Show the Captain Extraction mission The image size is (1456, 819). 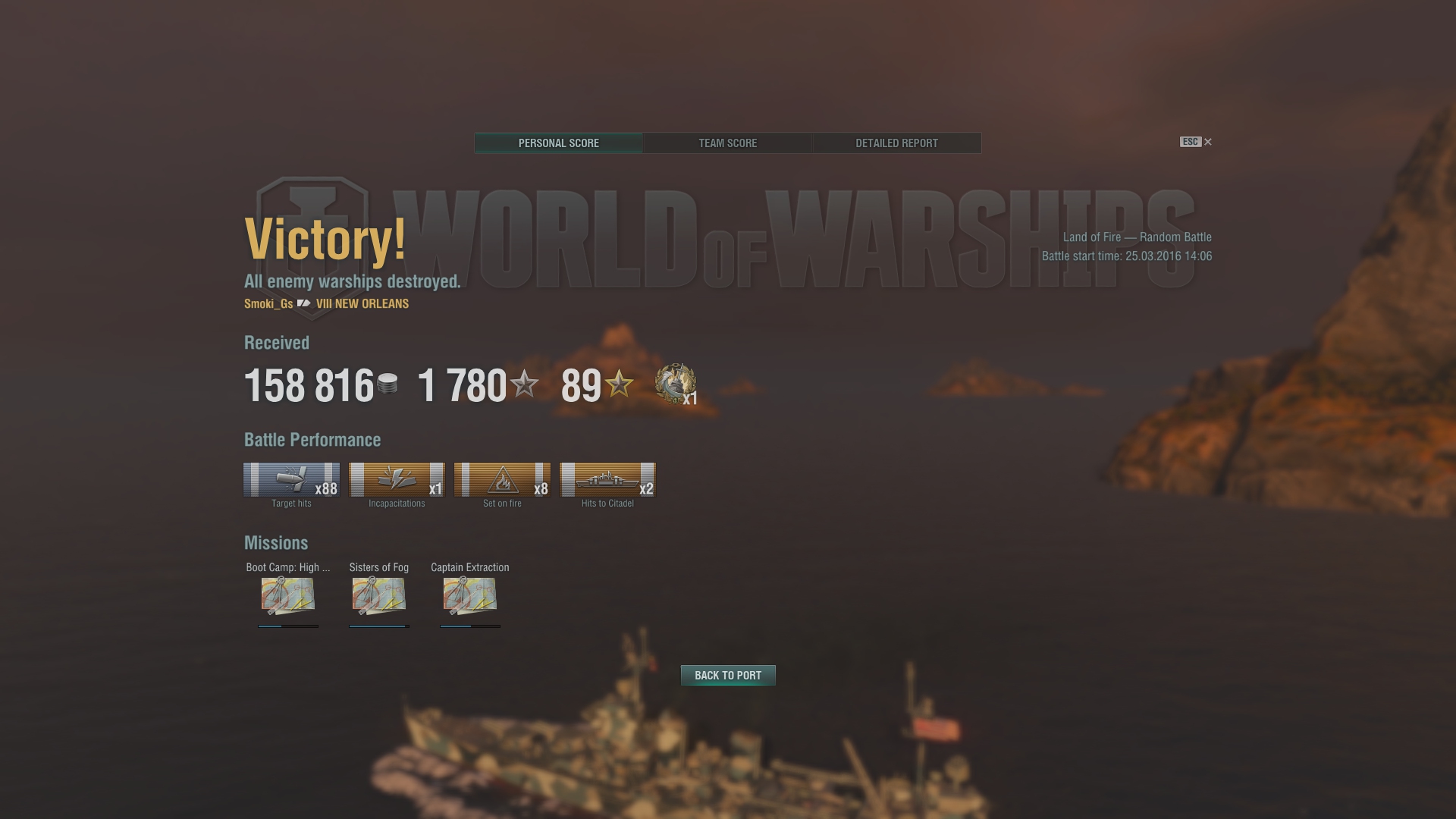click(470, 595)
